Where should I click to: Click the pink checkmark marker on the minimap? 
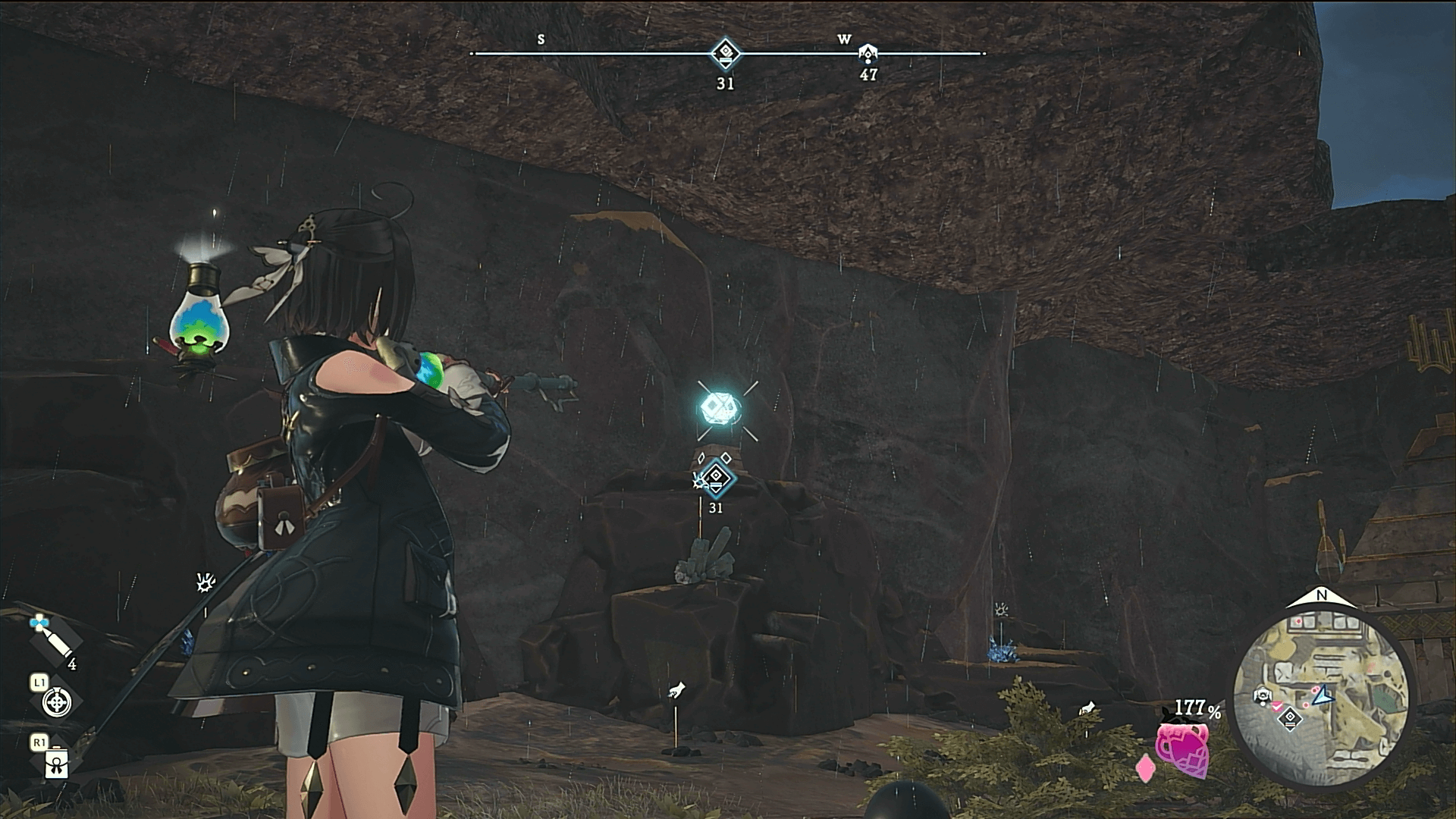[1277, 706]
